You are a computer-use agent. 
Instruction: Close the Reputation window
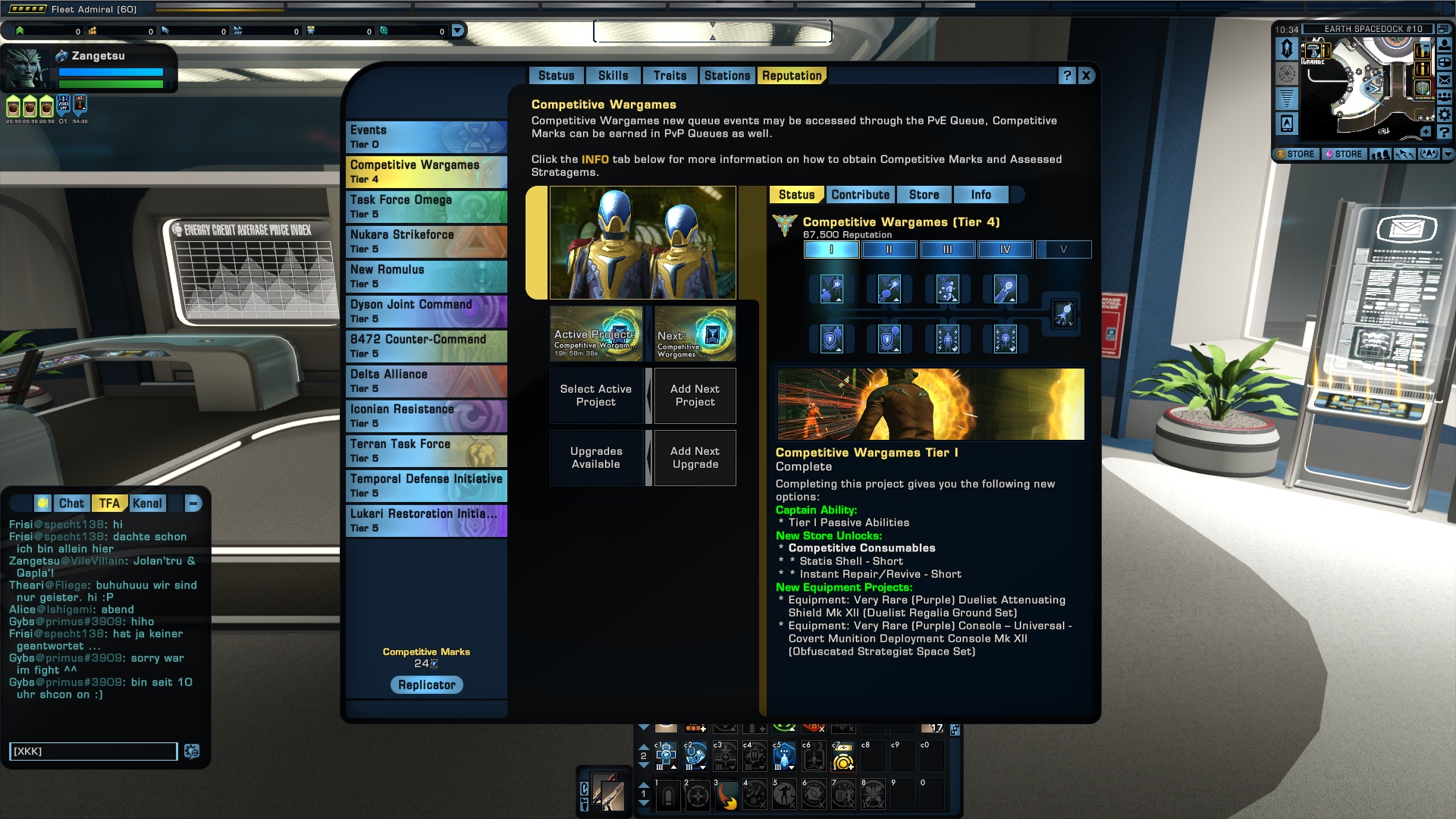1086,76
